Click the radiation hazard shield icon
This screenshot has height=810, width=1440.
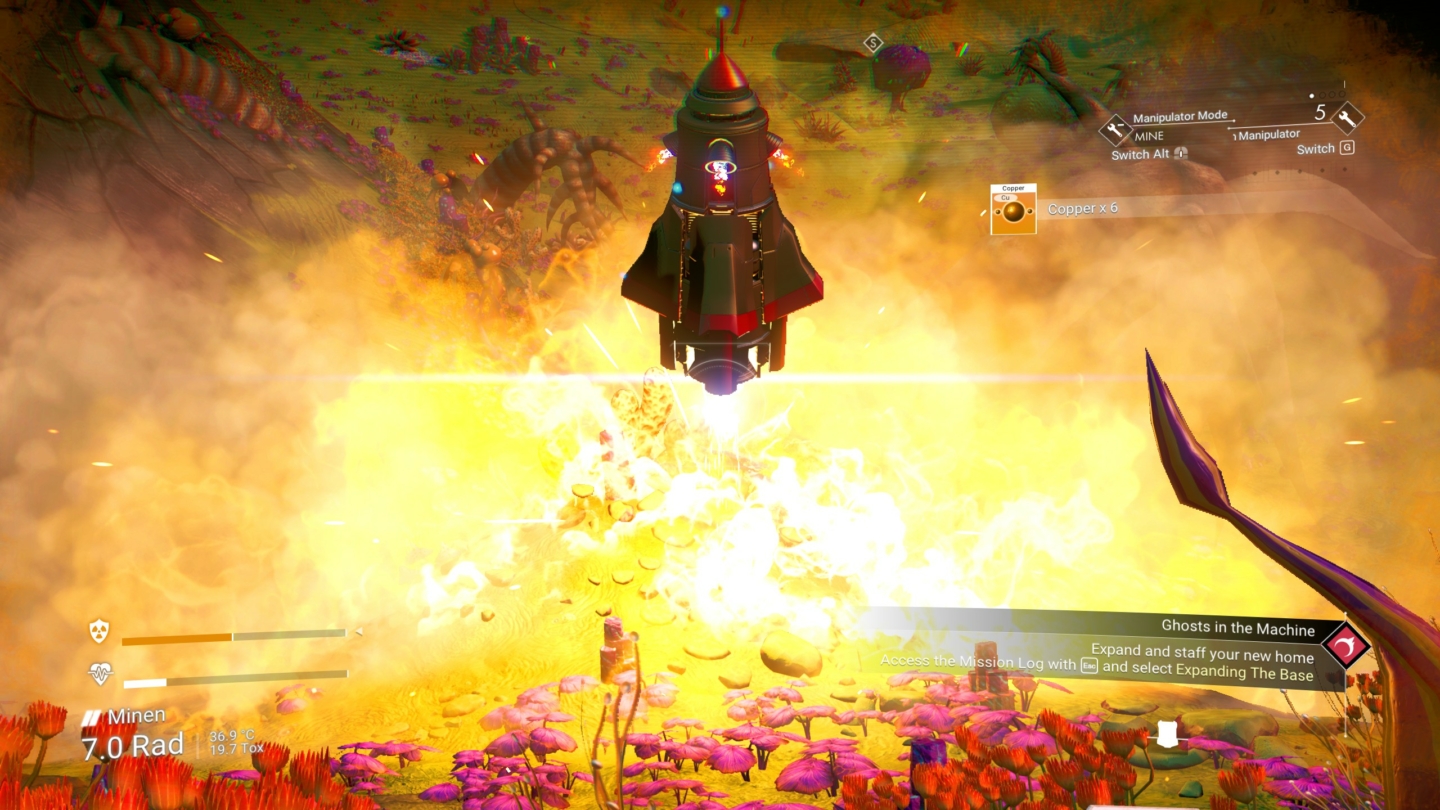click(x=99, y=631)
